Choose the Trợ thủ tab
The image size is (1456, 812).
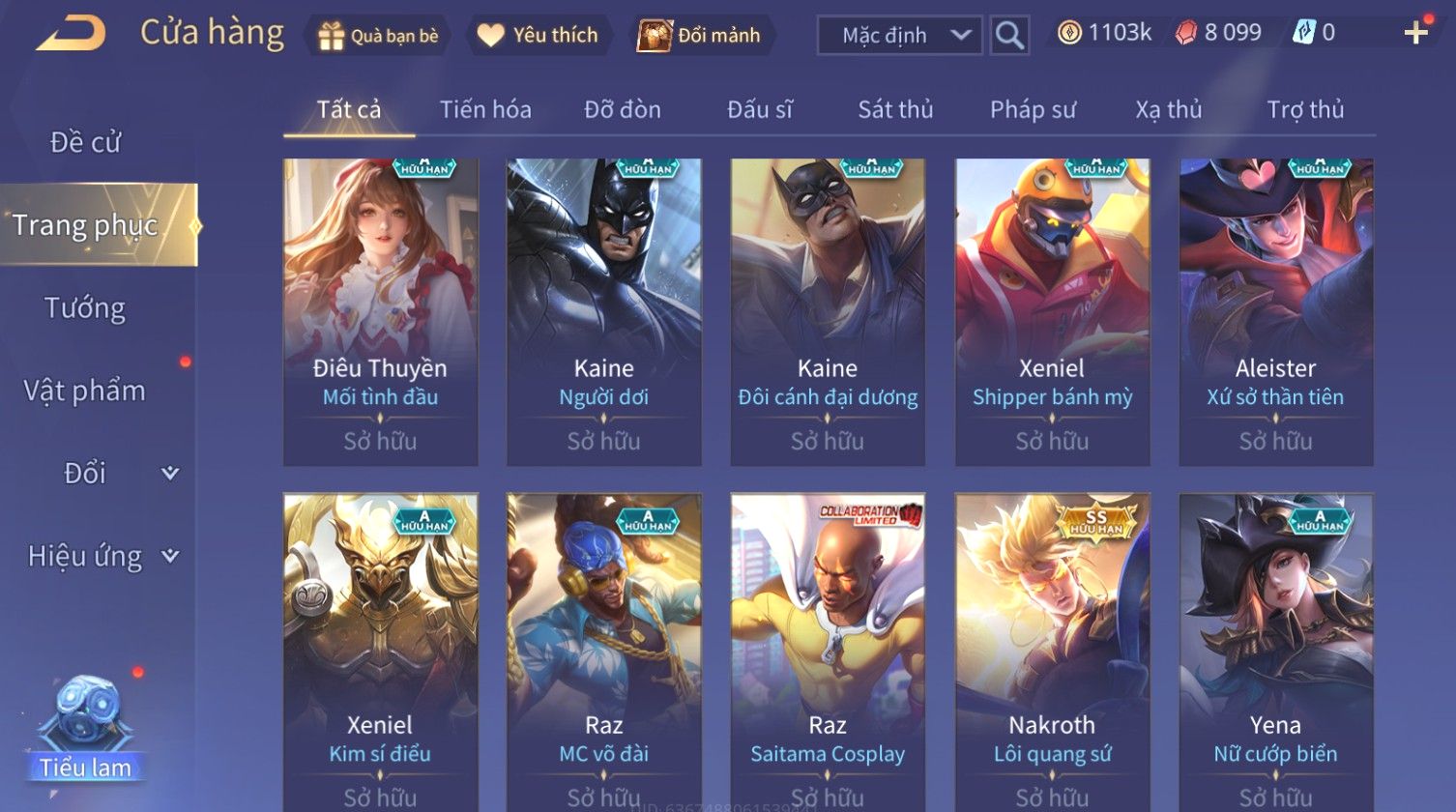pos(1305,110)
